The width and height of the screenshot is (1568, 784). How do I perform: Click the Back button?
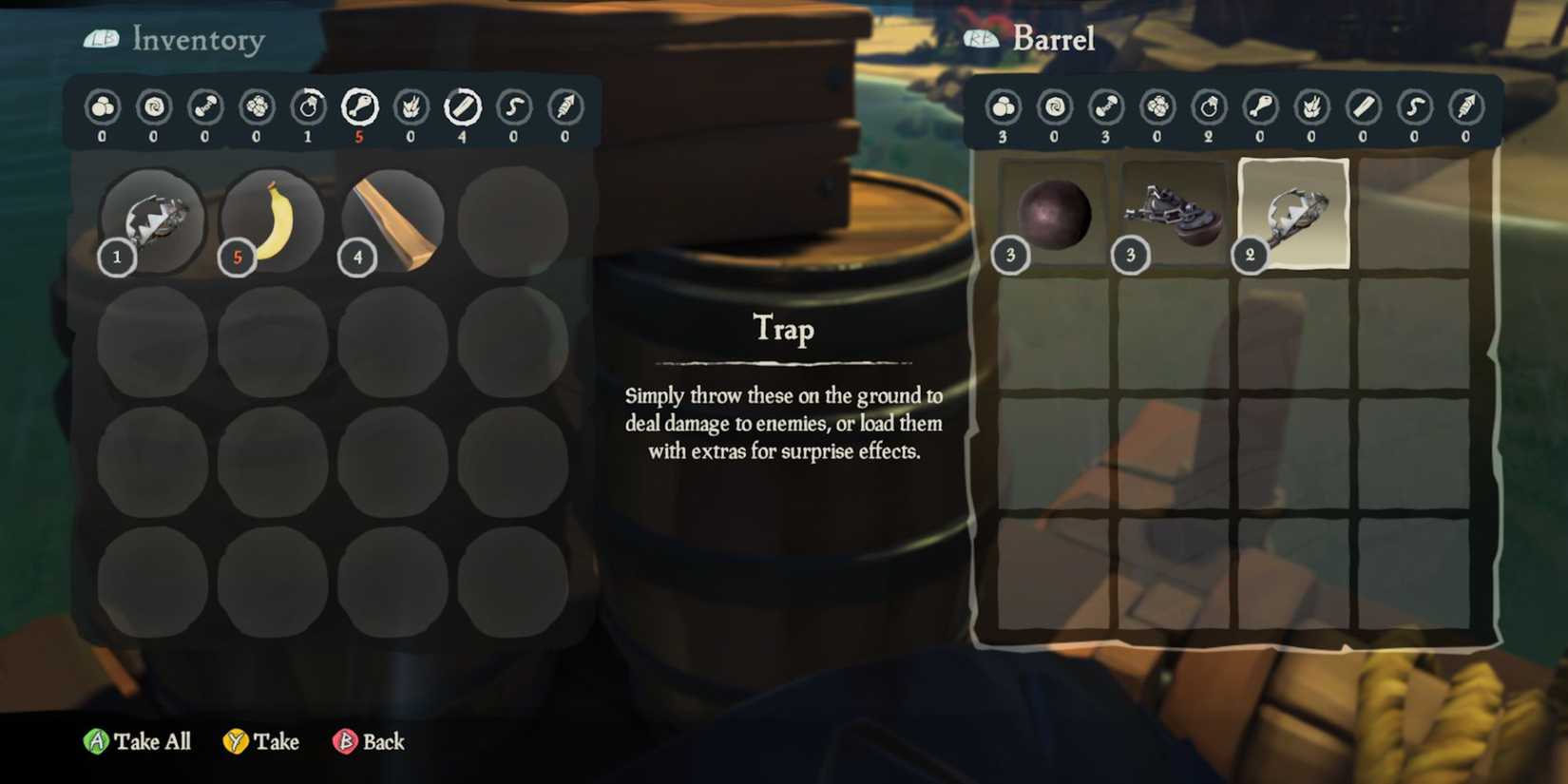pyautogui.click(x=369, y=741)
